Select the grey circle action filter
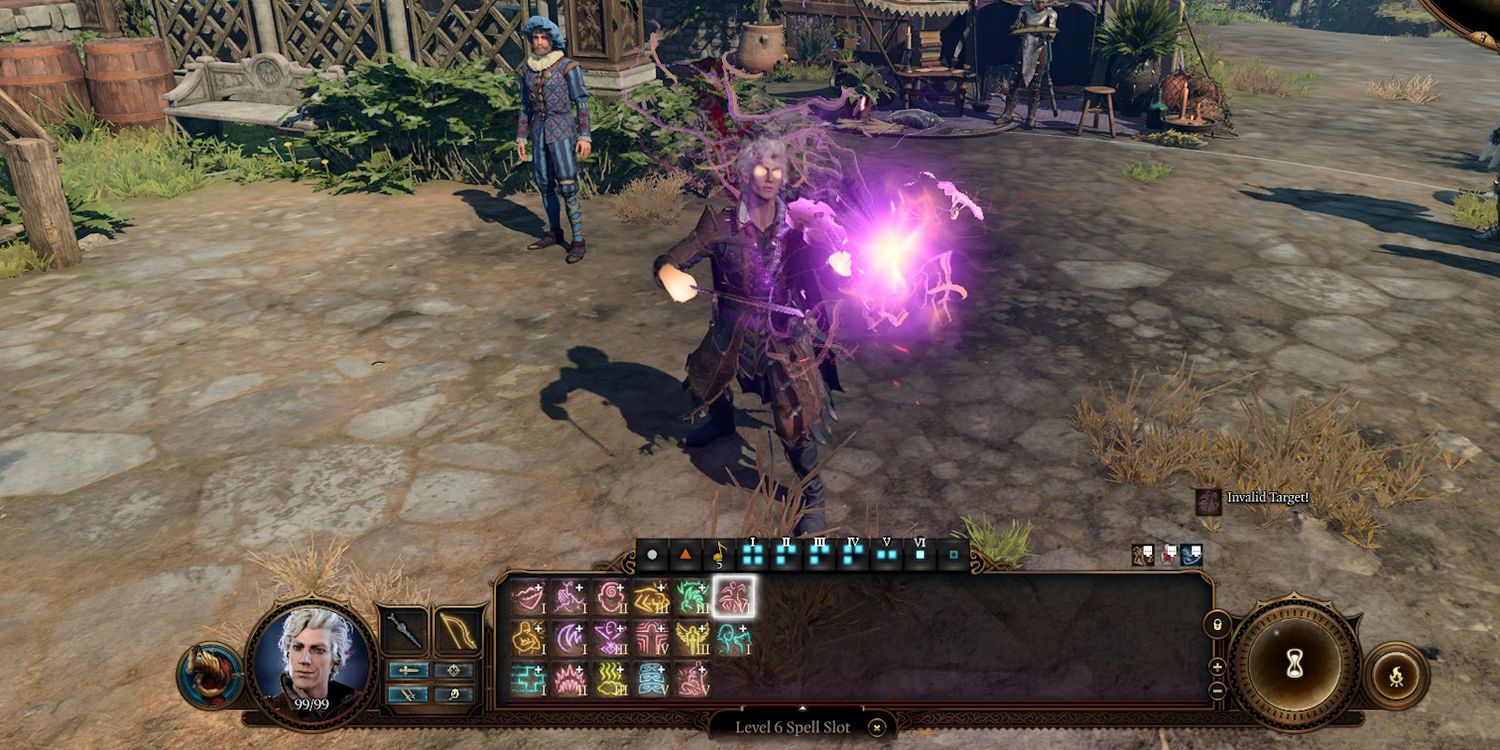Viewport: 1500px width, 750px height. coord(652,553)
